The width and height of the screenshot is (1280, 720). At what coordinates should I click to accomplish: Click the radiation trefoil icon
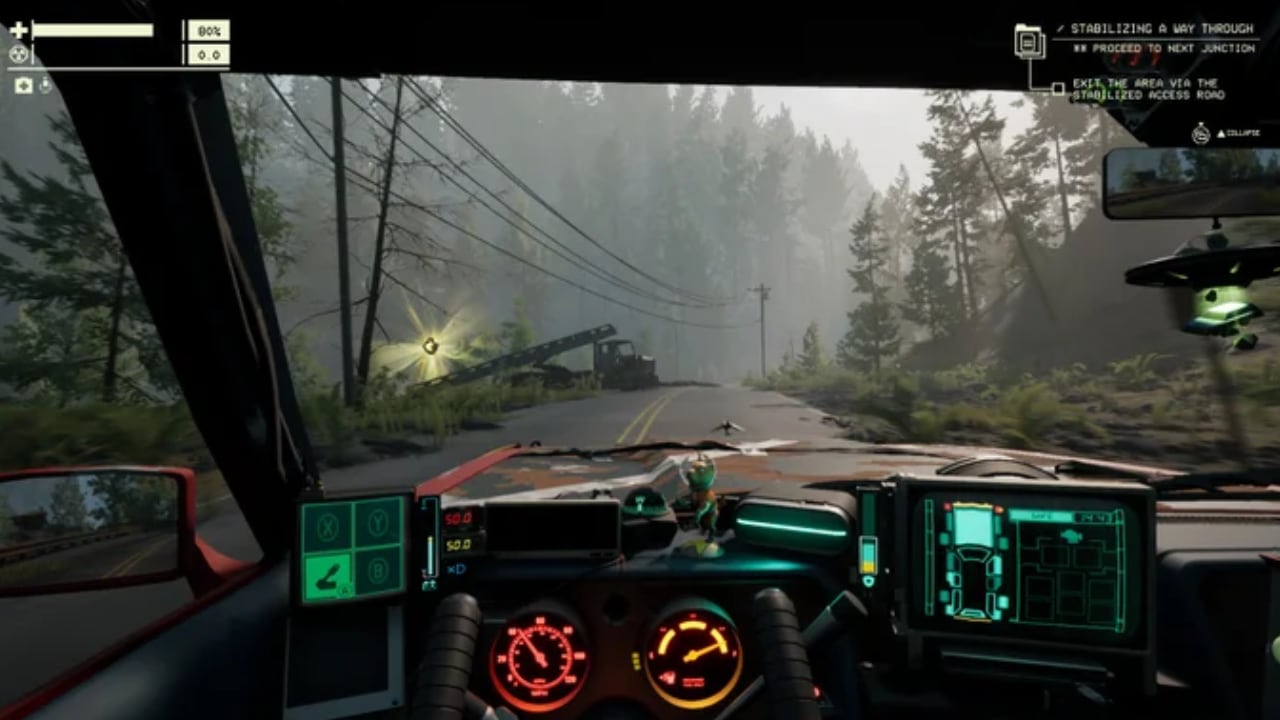click(18, 55)
